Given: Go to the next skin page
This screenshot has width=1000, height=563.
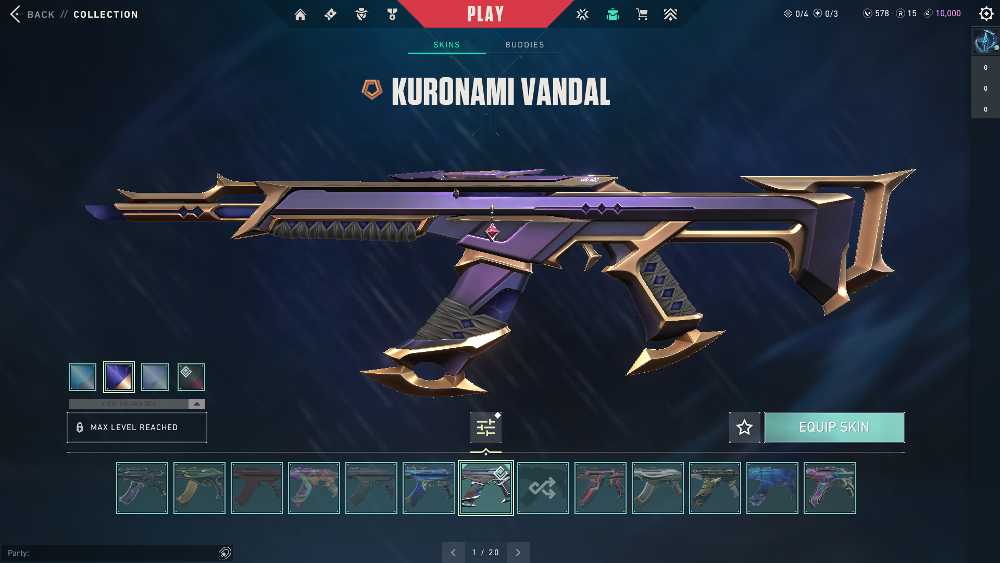Looking at the screenshot, I should point(518,552).
